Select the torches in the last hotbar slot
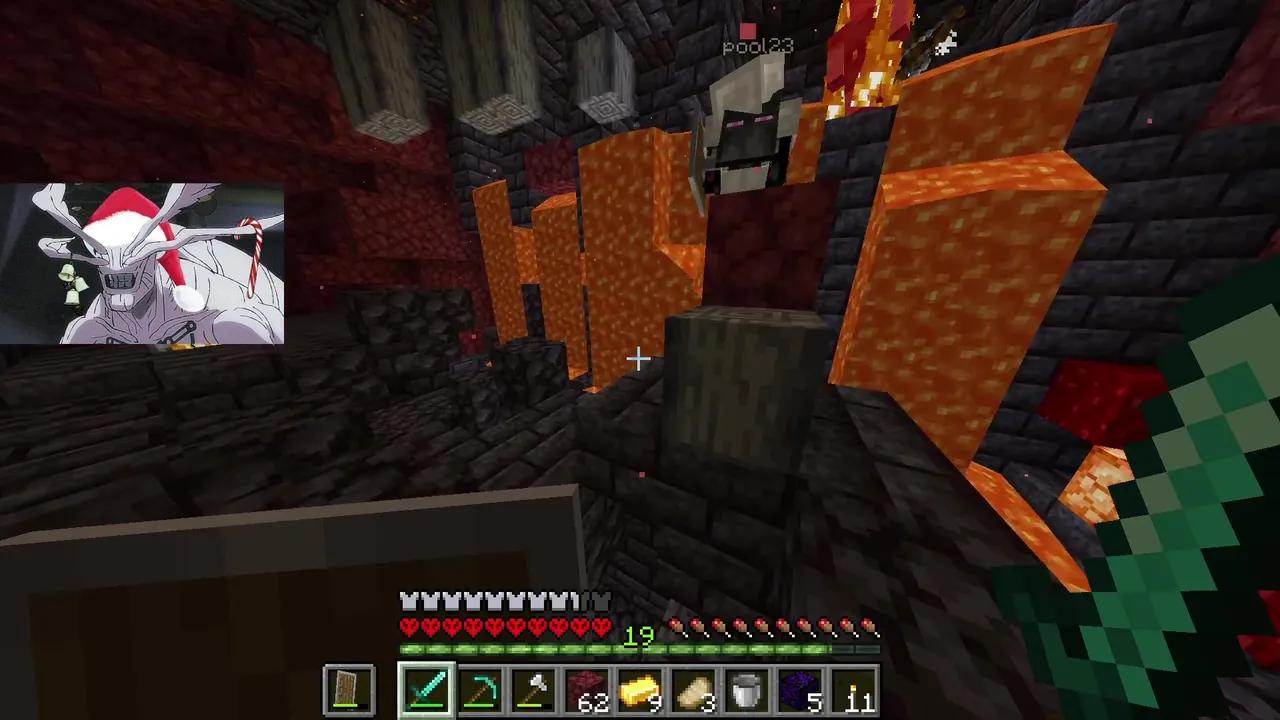Screen dimensions: 1280x720 click(857, 688)
